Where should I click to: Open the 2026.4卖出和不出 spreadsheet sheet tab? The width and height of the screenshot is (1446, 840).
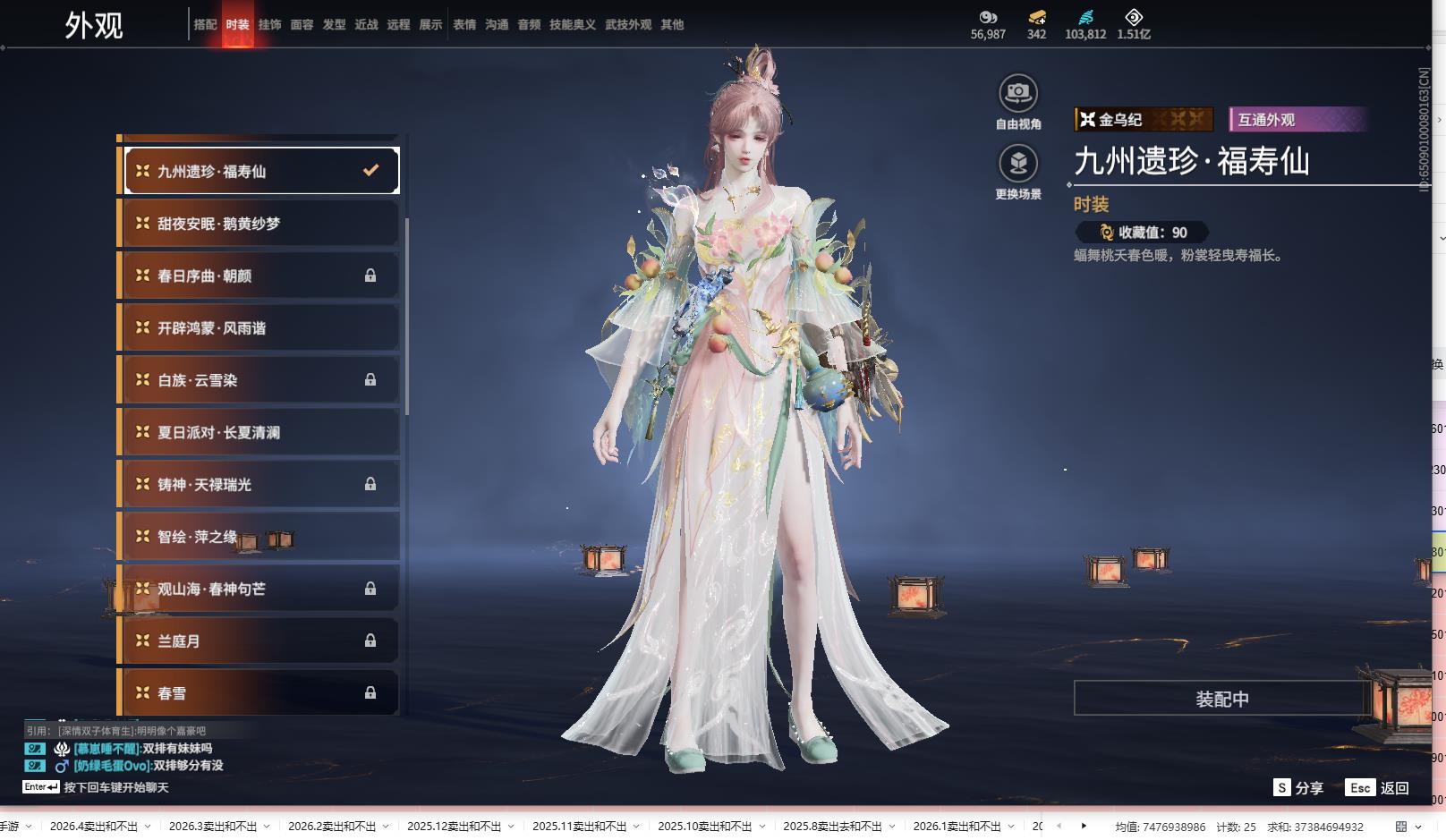93,827
